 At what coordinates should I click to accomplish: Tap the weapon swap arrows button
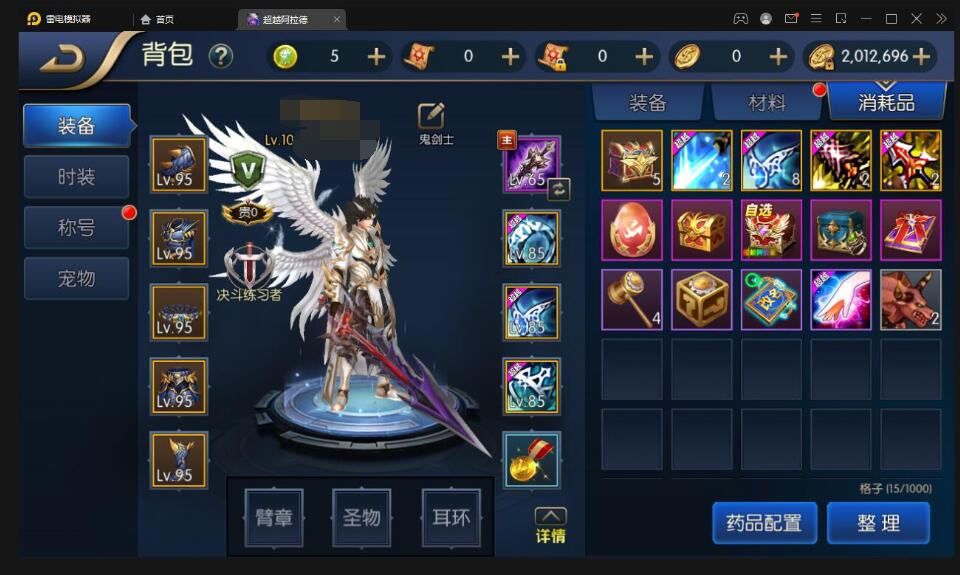pyautogui.click(x=559, y=187)
